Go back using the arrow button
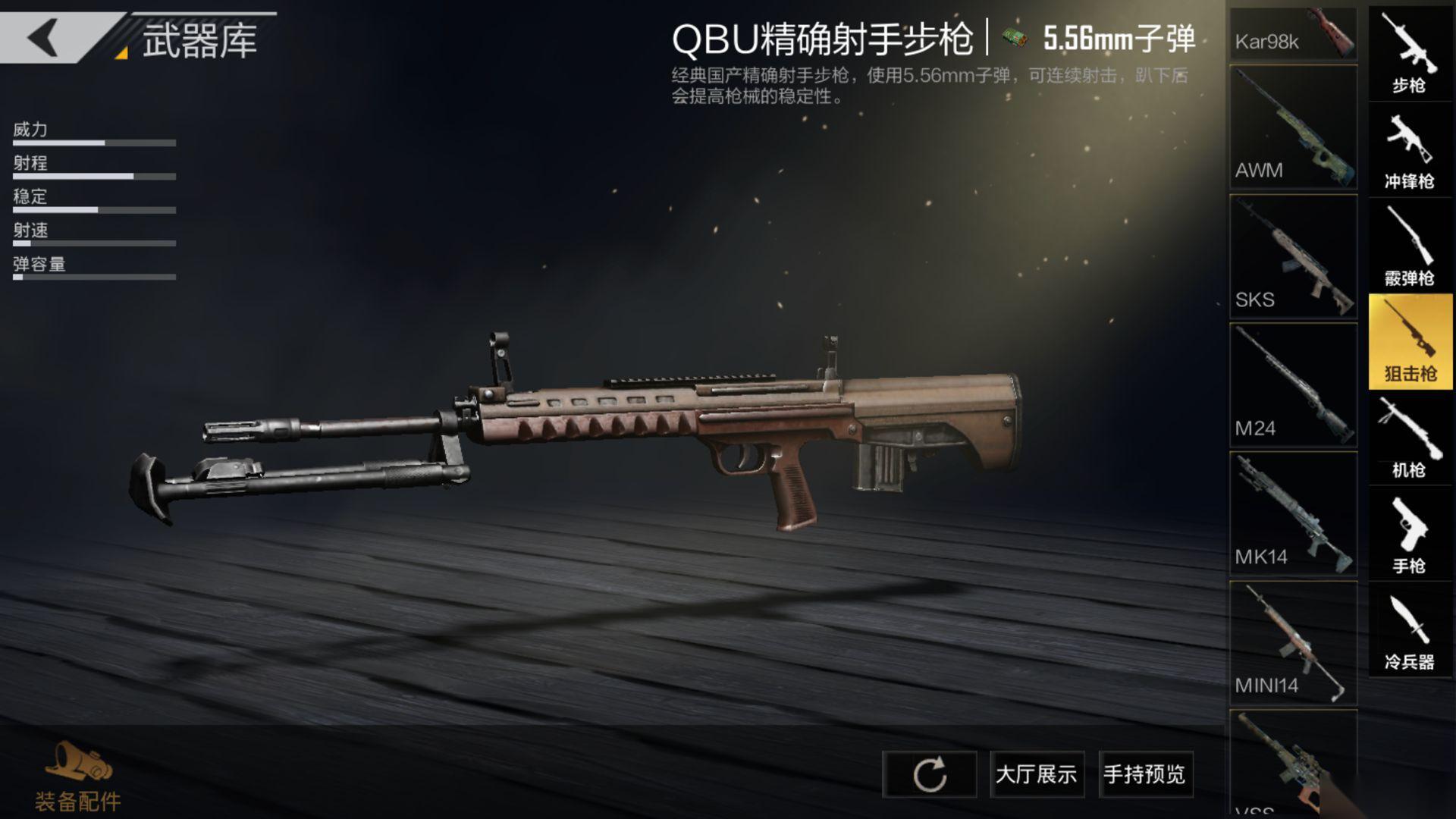This screenshot has height=819, width=1456. tap(44, 36)
